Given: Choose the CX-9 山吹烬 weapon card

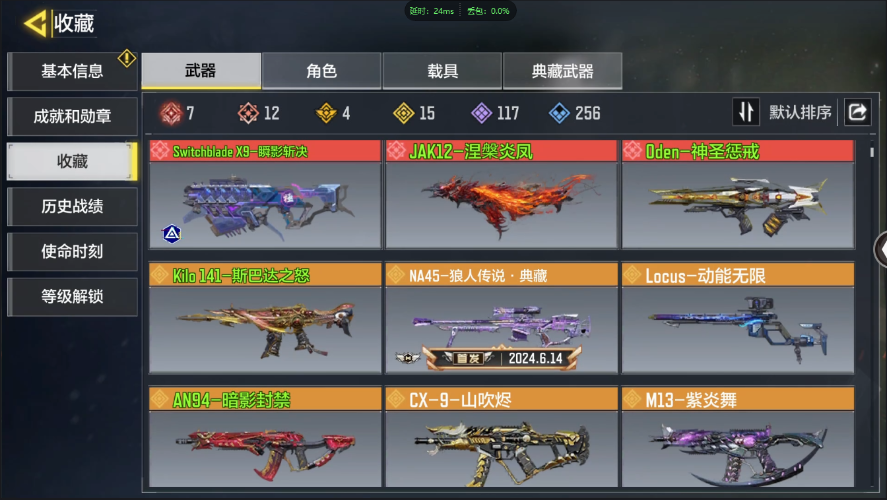Looking at the screenshot, I should click(x=501, y=438).
